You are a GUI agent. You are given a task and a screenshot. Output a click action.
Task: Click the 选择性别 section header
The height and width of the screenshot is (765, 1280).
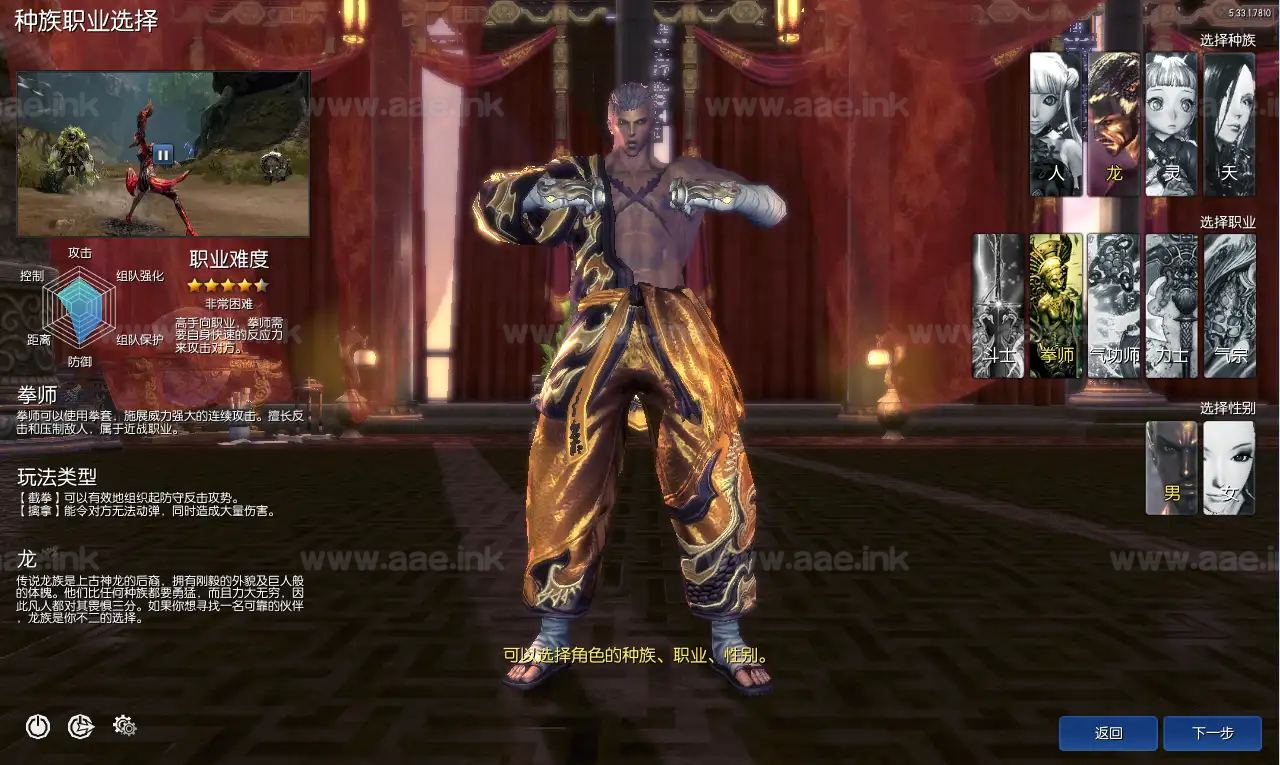click(1229, 408)
